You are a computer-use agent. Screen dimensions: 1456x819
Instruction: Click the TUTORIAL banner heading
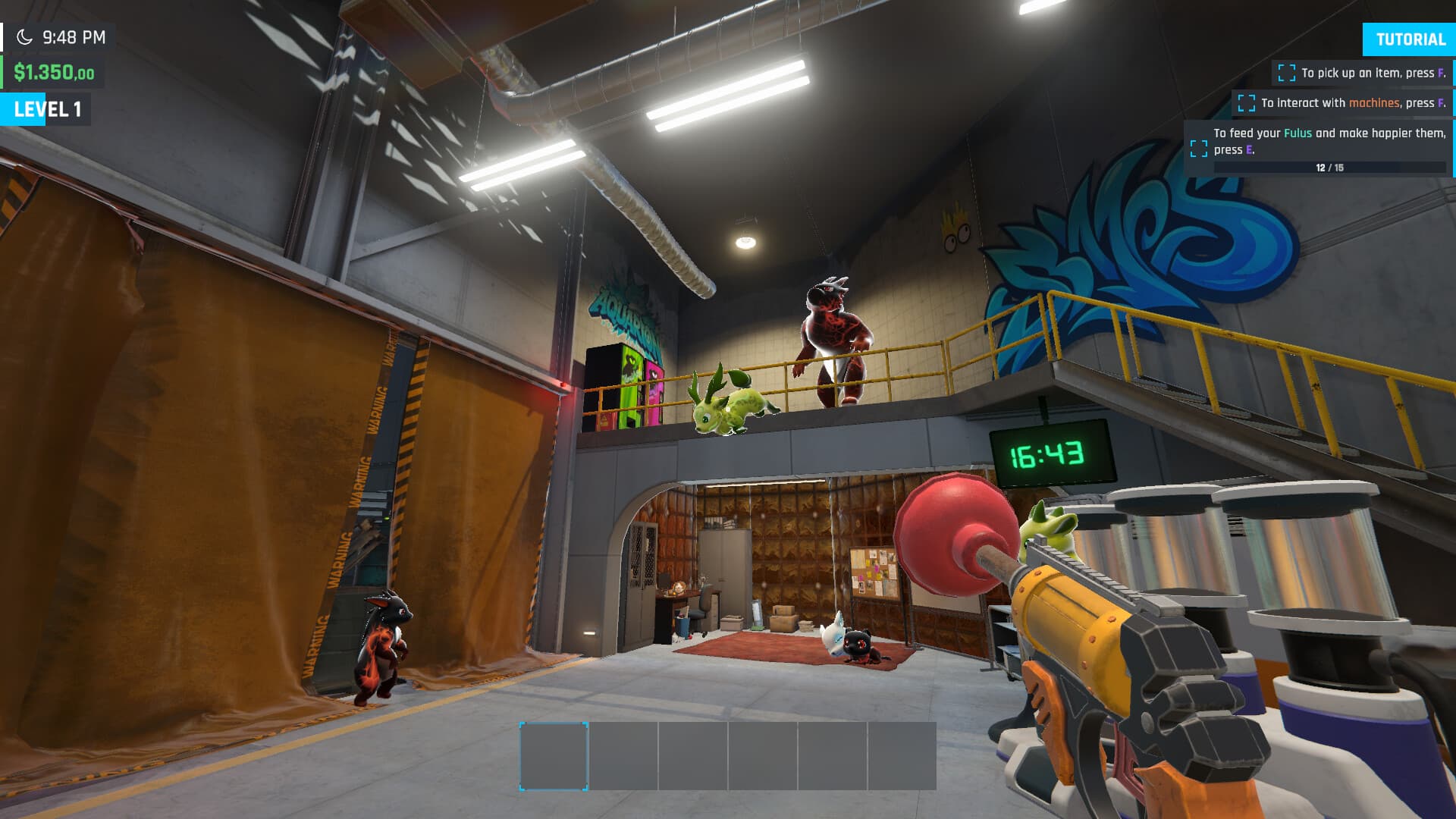pyautogui.click(x=1409, y=39)
